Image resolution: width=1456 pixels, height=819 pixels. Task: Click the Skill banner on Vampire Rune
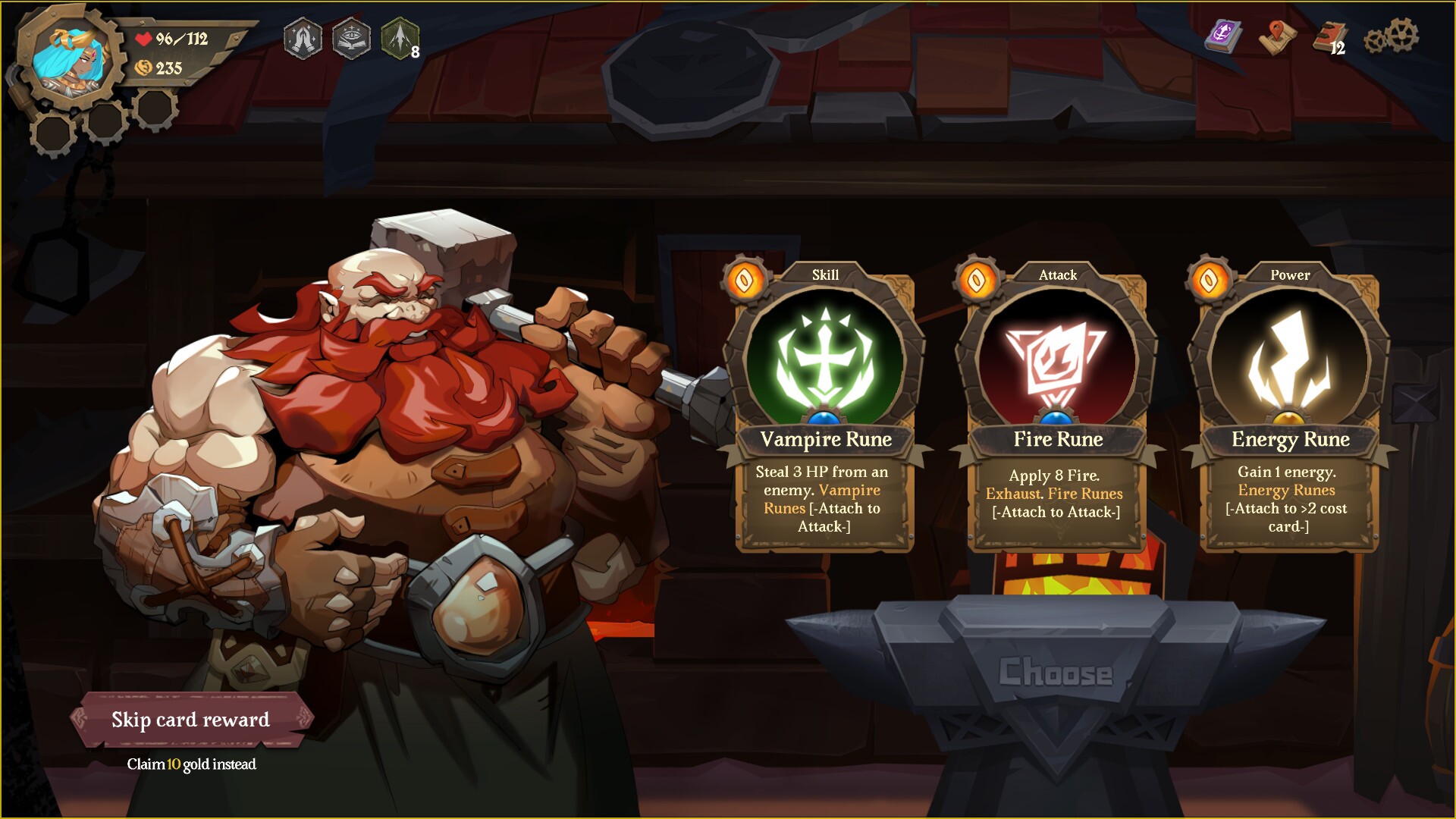[x=825, y=275]
